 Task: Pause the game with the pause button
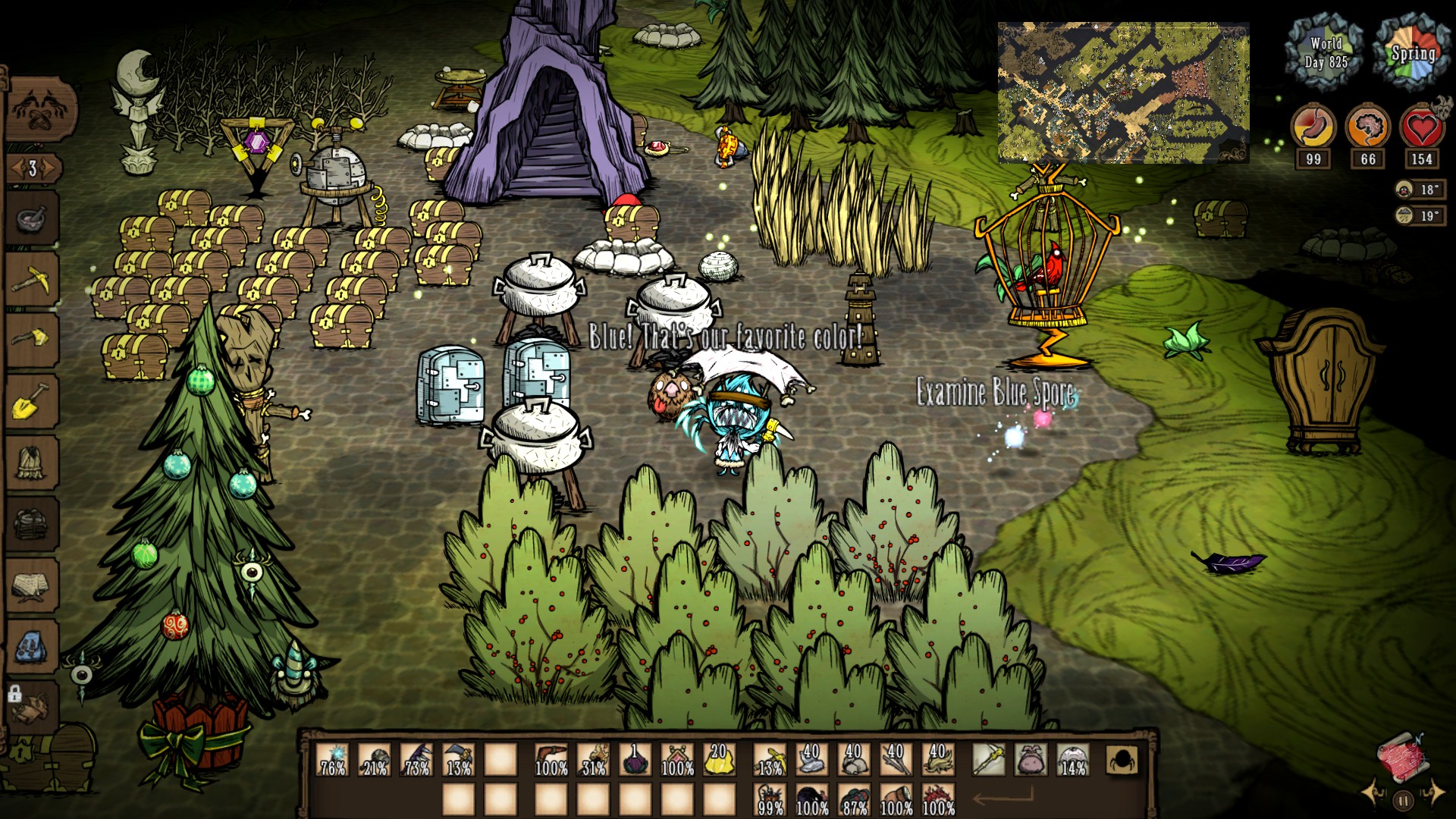pyautogui.click(x=1403, y=799)
